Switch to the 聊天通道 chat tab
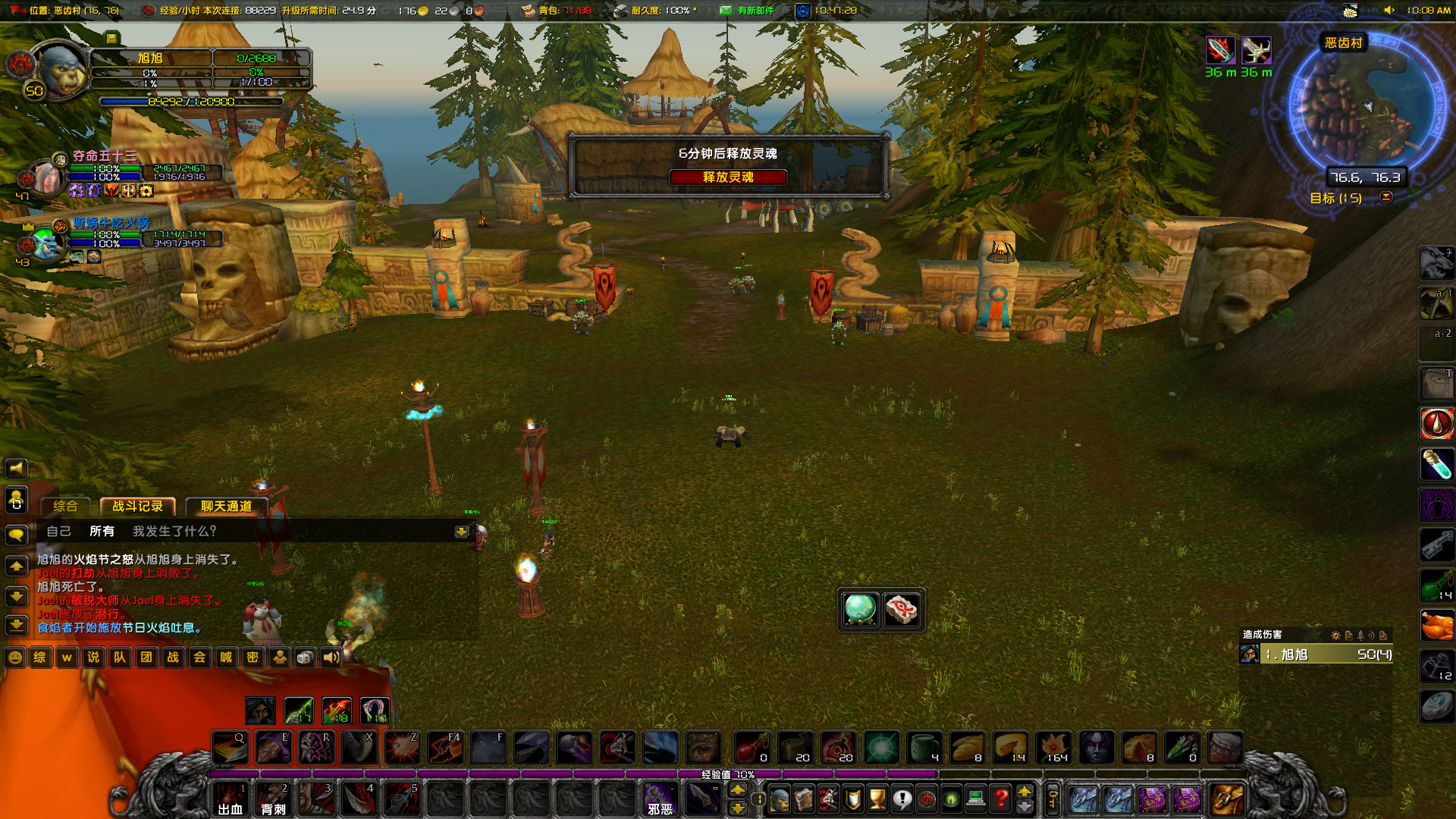Viewport: 1456px width, 819px height. [x=225, y=507]
